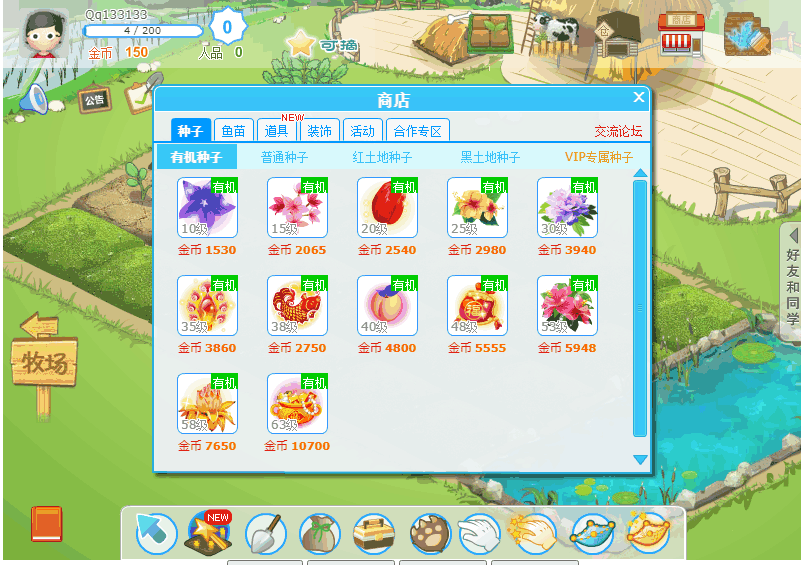Image resolution: width=801 pixels, height=565 pixels.
Task: Switch to the 活动 tab
Action: tap(362, 131)
